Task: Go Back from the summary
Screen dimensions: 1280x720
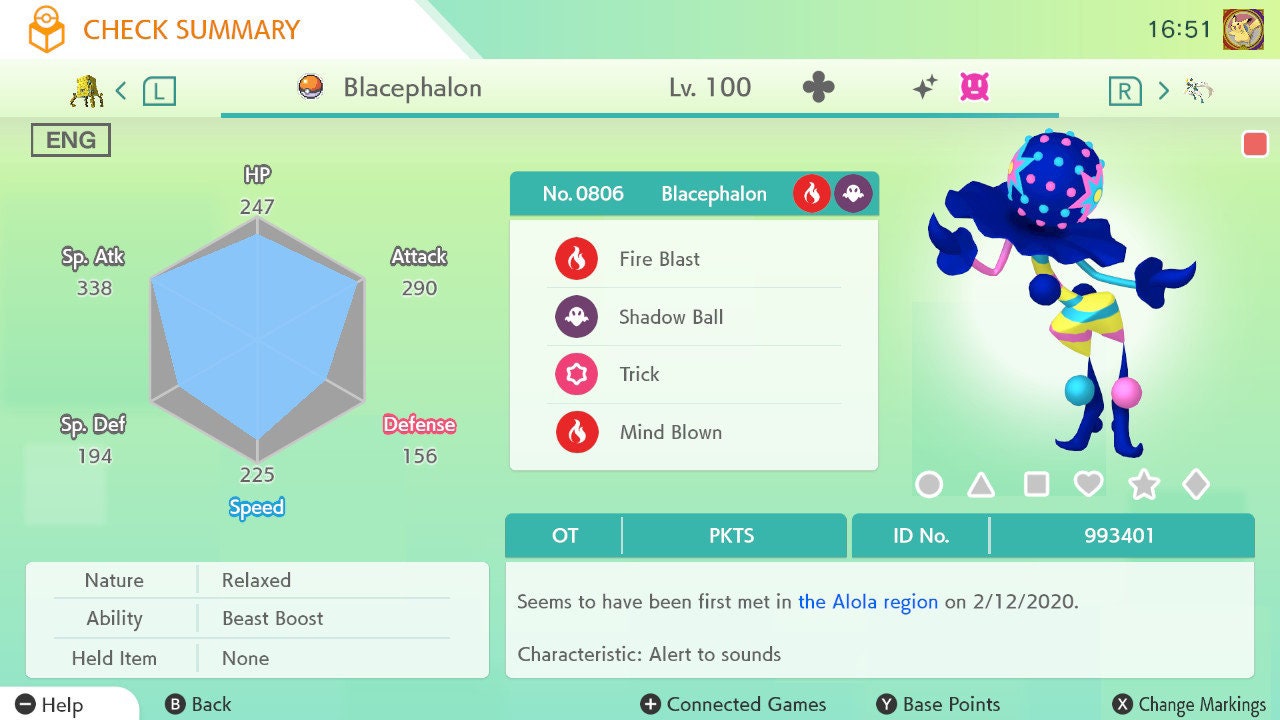Action: (198, 705)
